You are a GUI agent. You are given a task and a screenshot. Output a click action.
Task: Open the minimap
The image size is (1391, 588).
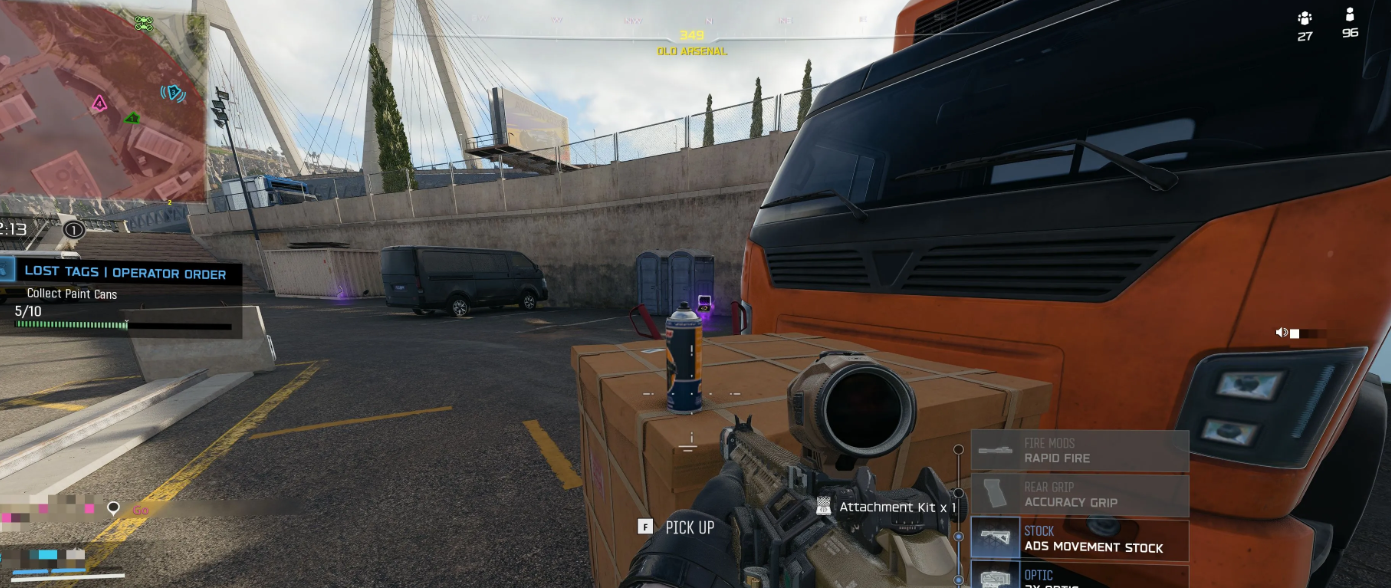100,100
